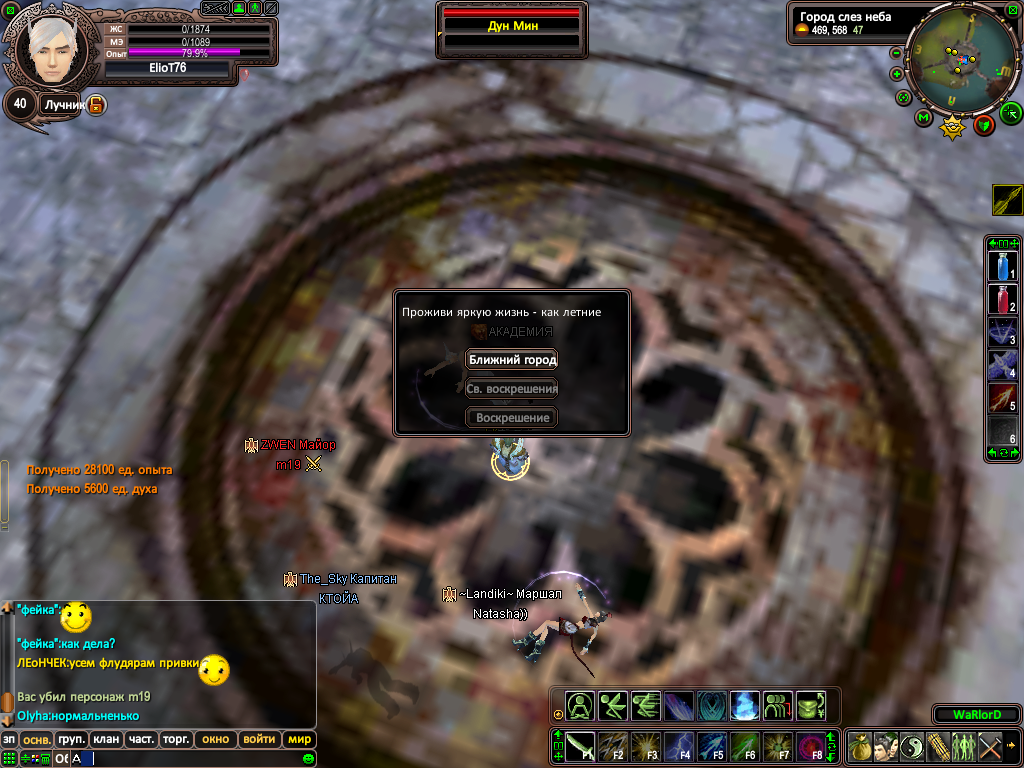This screenshot has height=768, width=1024.
Task: Select the "мир" chat channel tab
Action: (x=298, y=740)
